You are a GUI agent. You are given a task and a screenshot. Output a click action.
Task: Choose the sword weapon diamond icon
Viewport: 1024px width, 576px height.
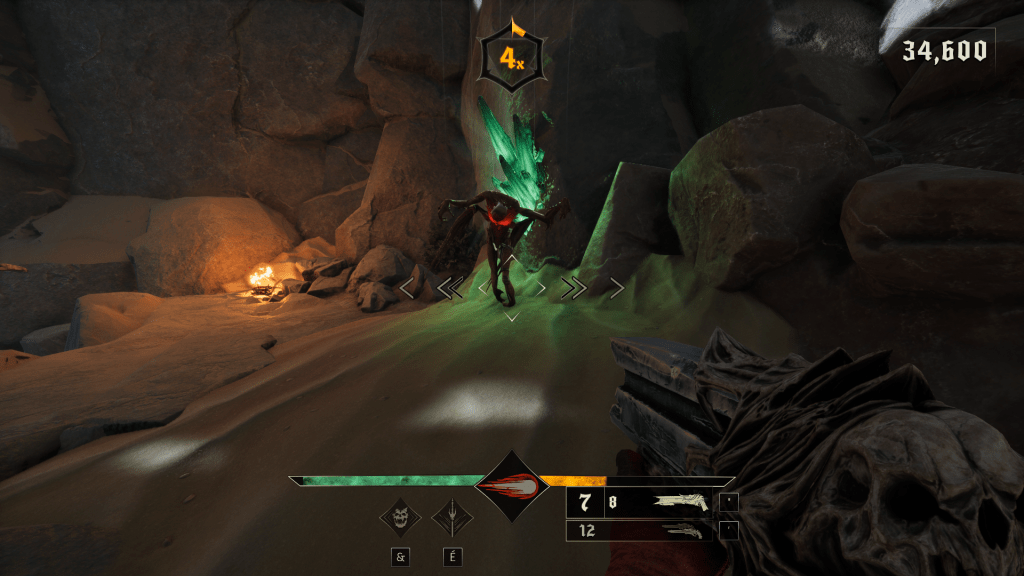[x=451, y=518]
